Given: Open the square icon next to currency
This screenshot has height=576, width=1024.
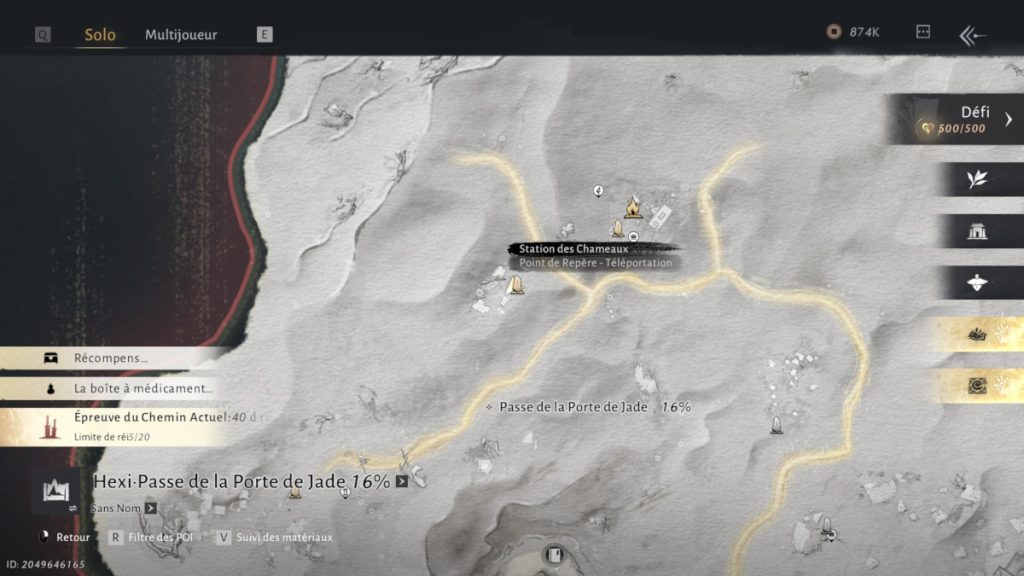Looking at the screenshot, I should 923,33.
